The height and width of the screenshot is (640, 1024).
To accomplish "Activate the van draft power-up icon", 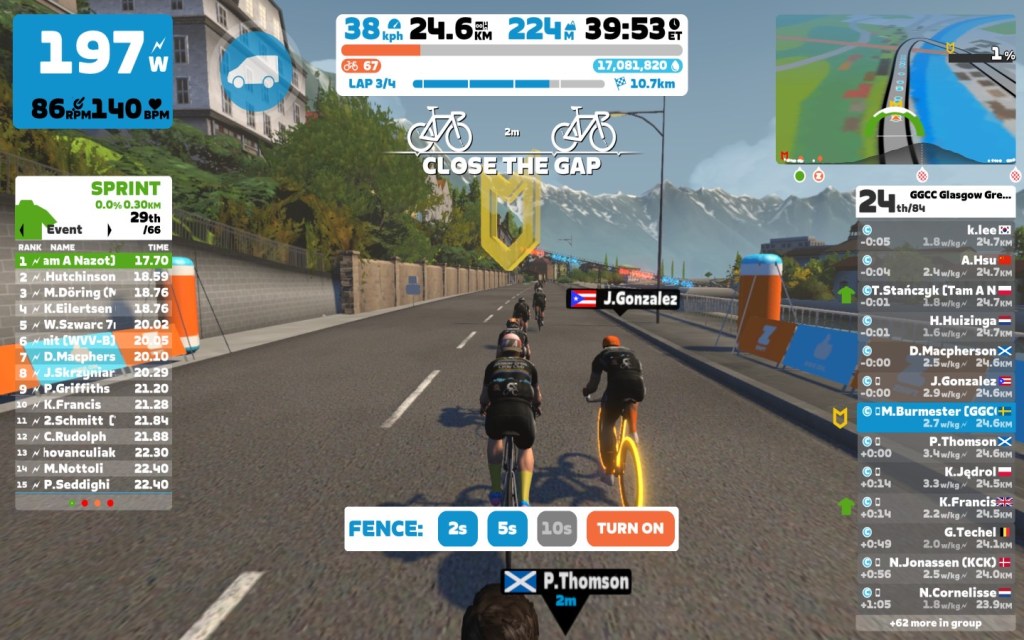I will (x=256, y=71).
